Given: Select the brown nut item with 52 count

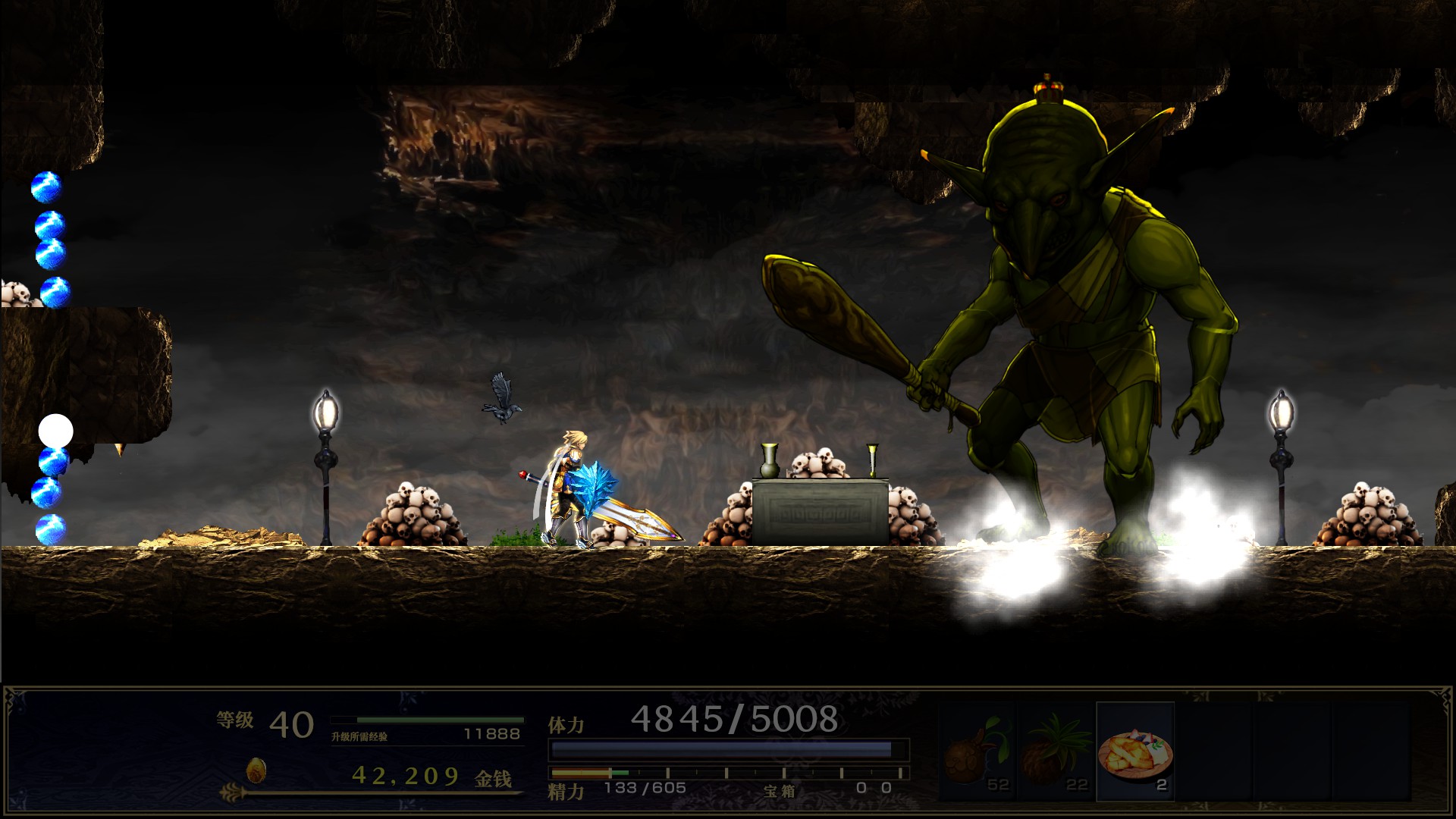Looking at the screenshot, I should [977, 752].
